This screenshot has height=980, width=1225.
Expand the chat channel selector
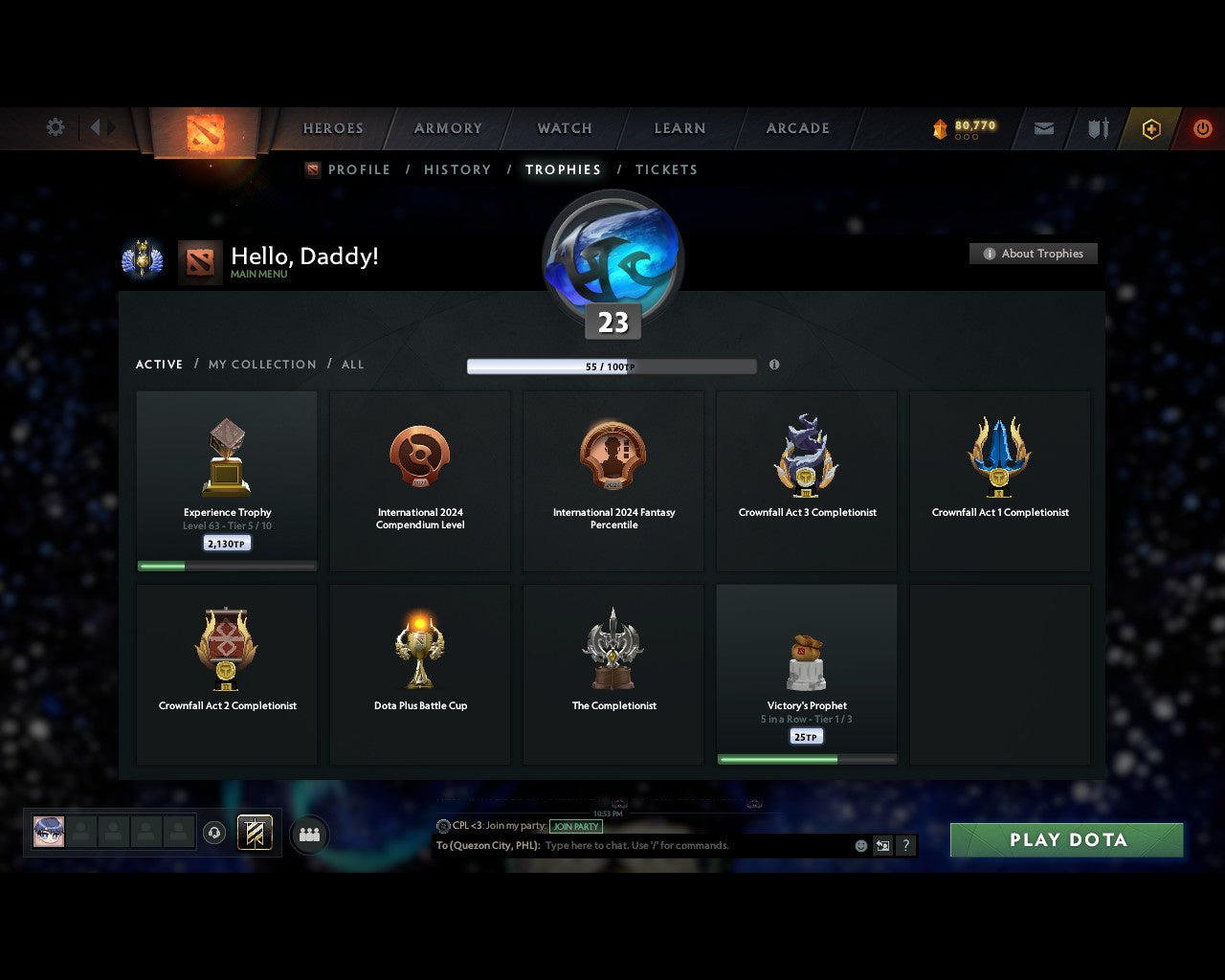coord(882,845)
